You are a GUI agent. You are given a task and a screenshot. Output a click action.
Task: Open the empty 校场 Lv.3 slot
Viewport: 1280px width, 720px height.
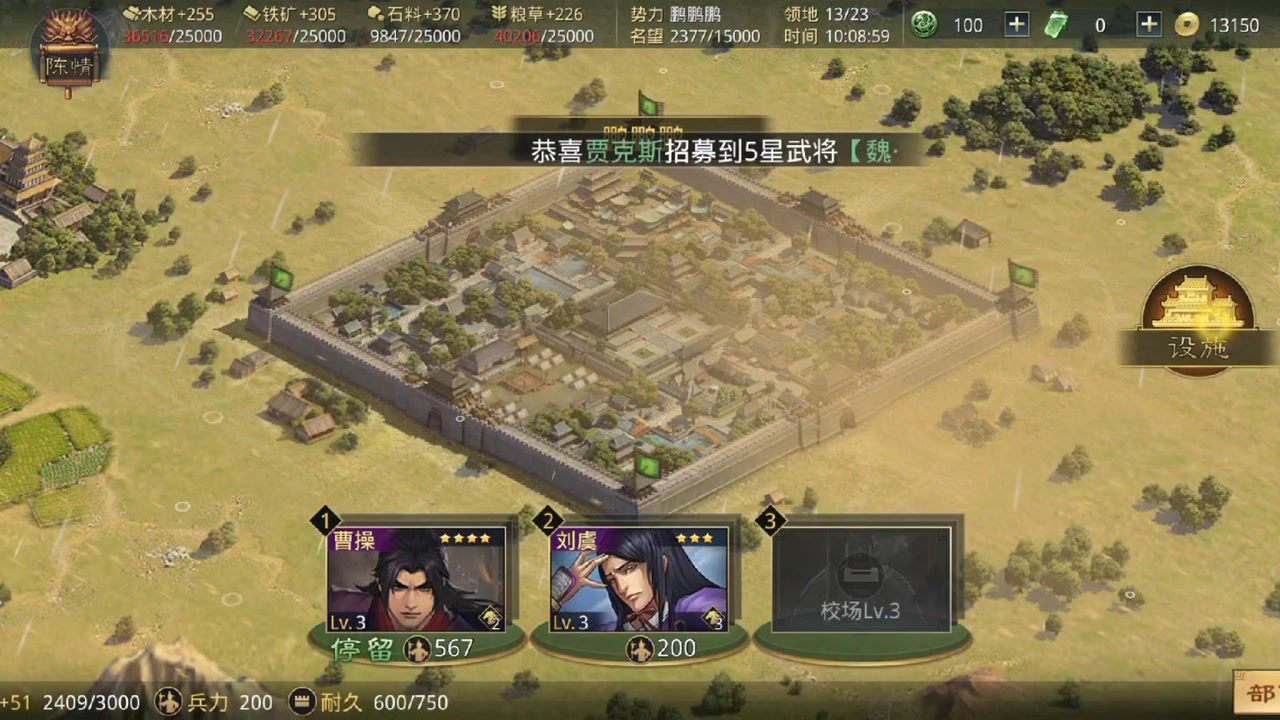tap(863, 578)
